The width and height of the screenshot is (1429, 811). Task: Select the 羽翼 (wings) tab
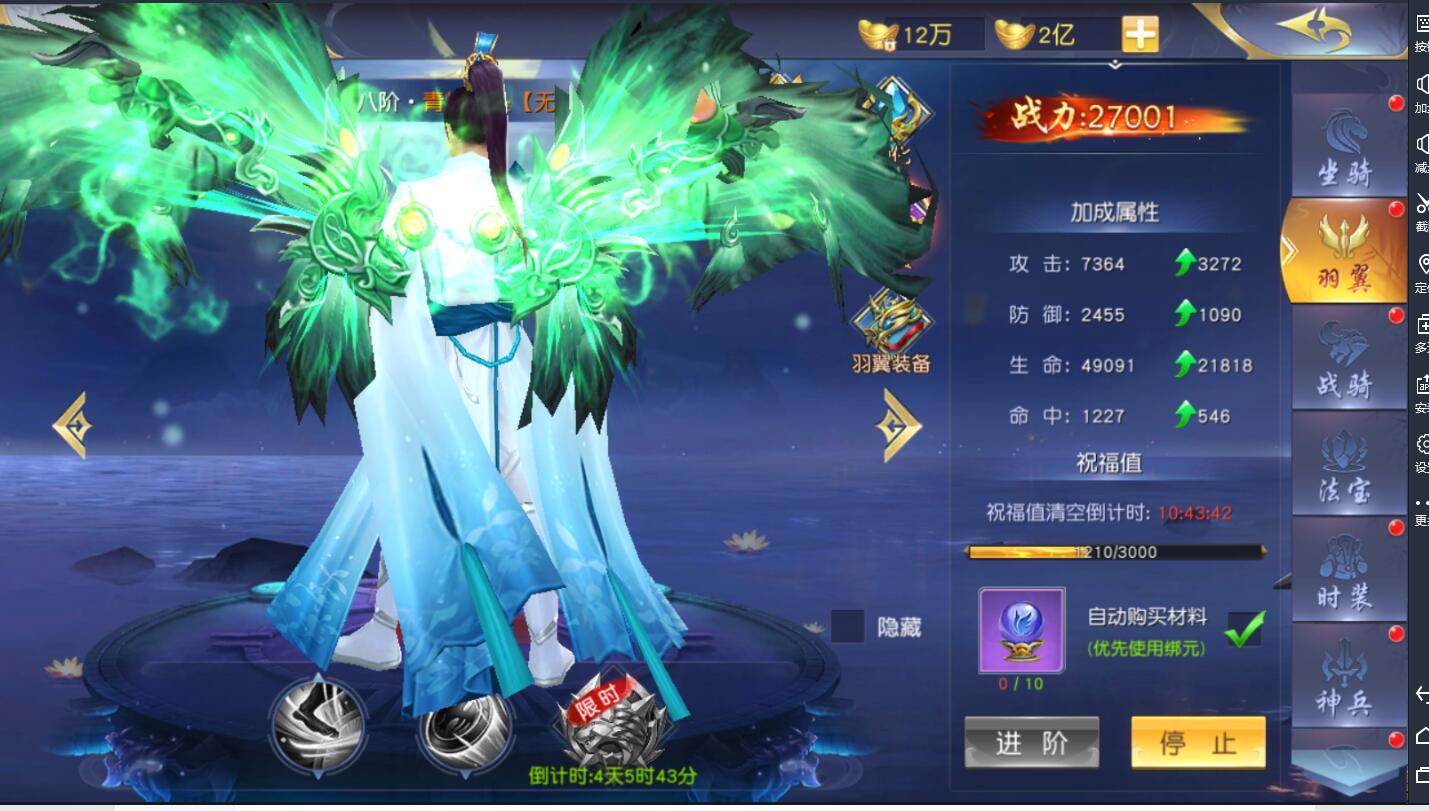tap(1344, 252)
